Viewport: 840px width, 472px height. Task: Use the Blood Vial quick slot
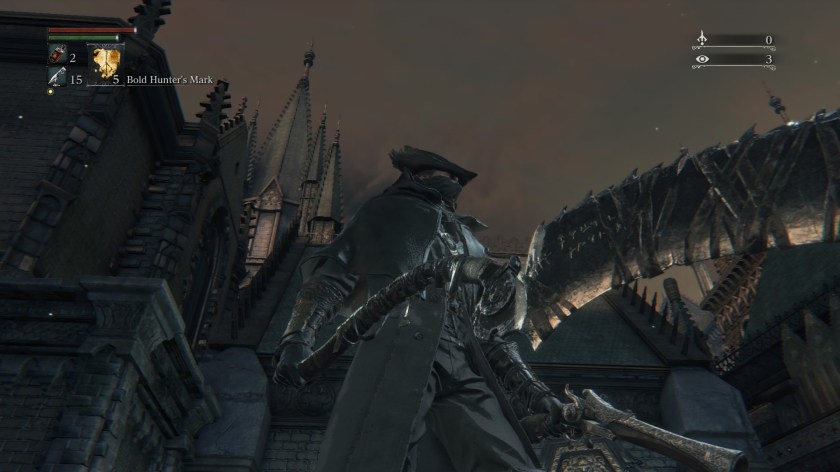coord(57,58)
